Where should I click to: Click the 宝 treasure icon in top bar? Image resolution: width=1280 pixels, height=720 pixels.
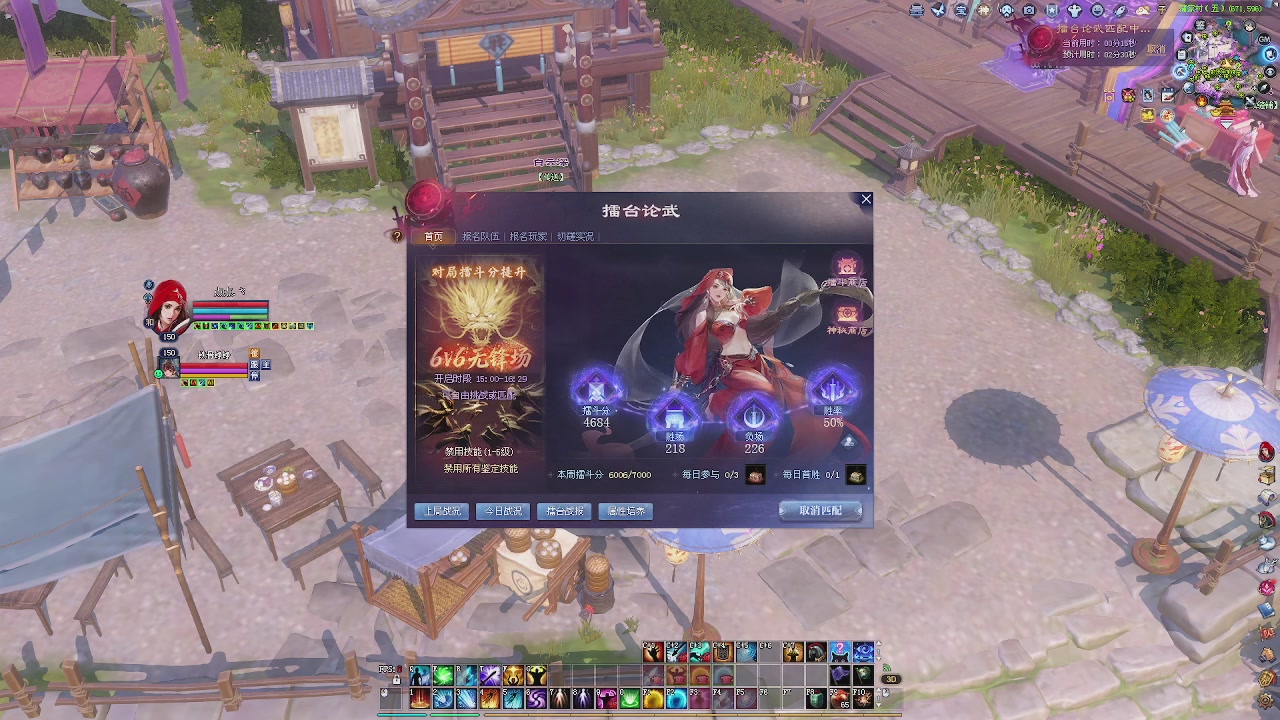962,10
